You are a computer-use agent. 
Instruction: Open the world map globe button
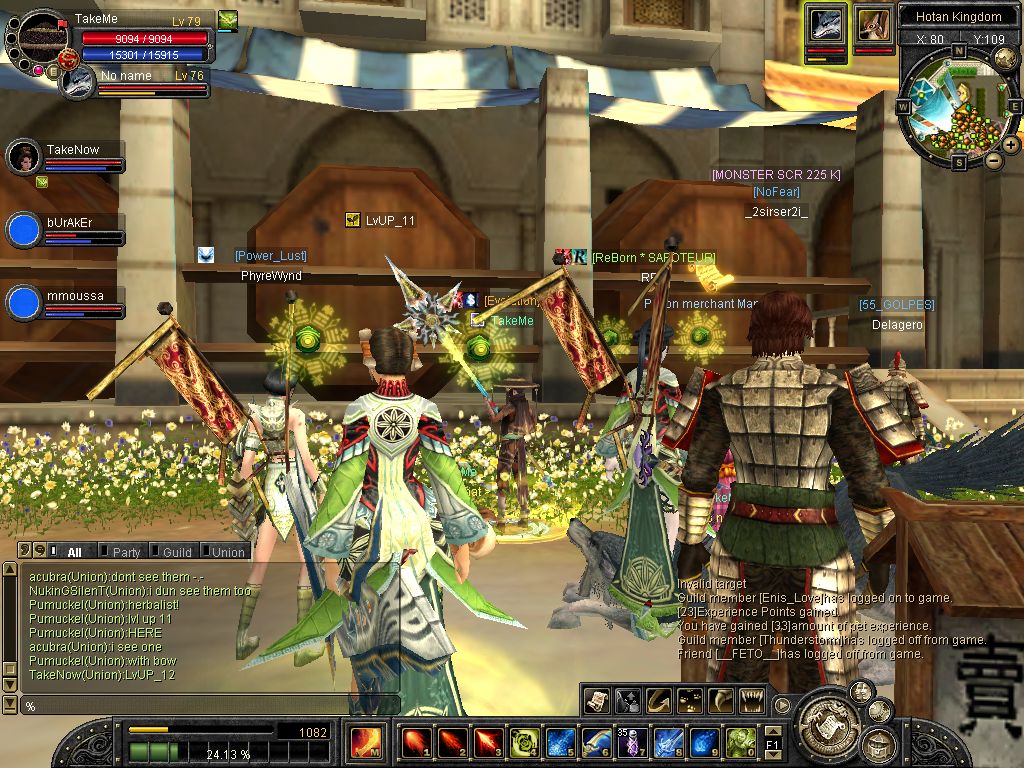point(1005,59)
